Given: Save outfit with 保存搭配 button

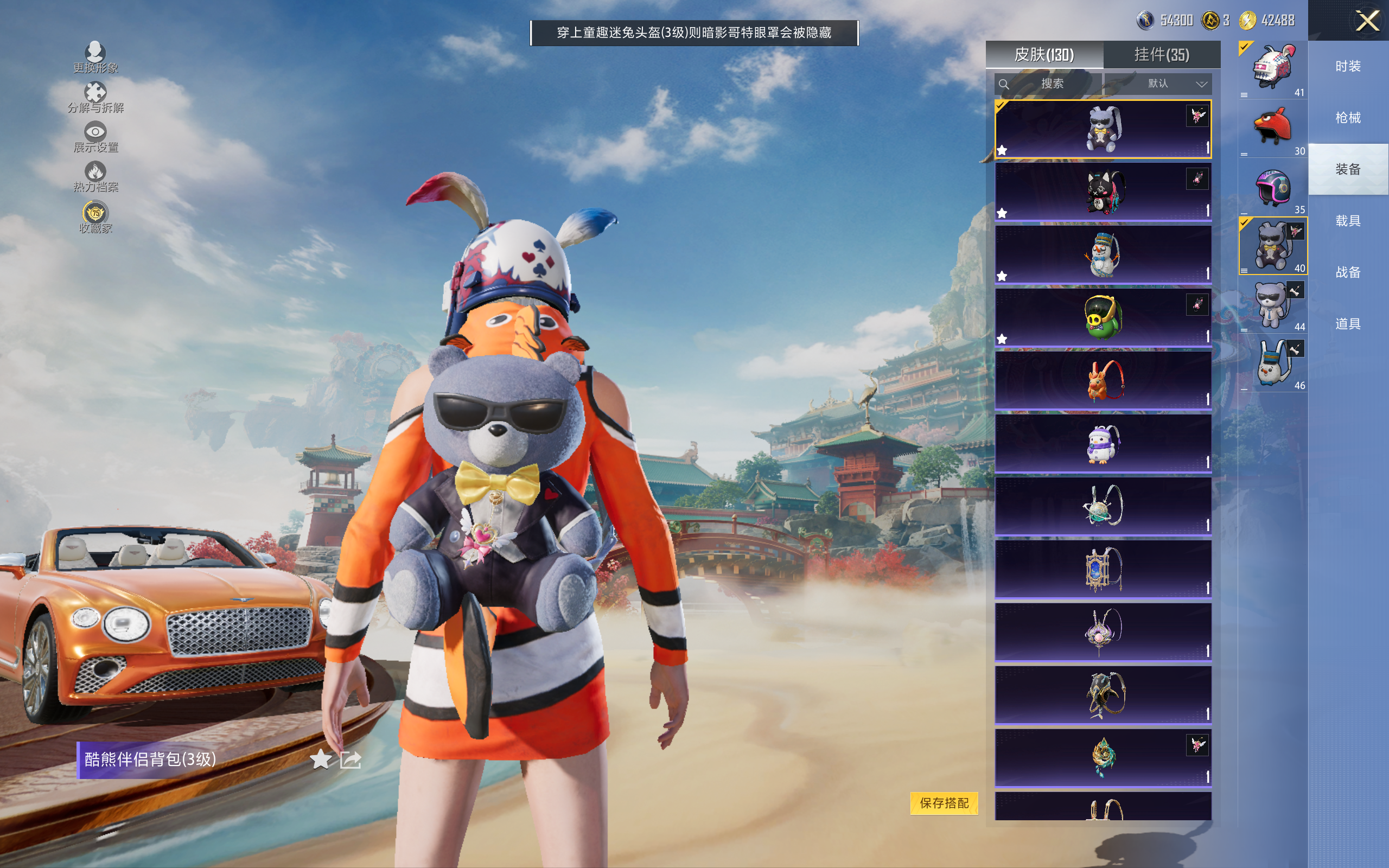Looking at the screenshot, I should (944, 802).
